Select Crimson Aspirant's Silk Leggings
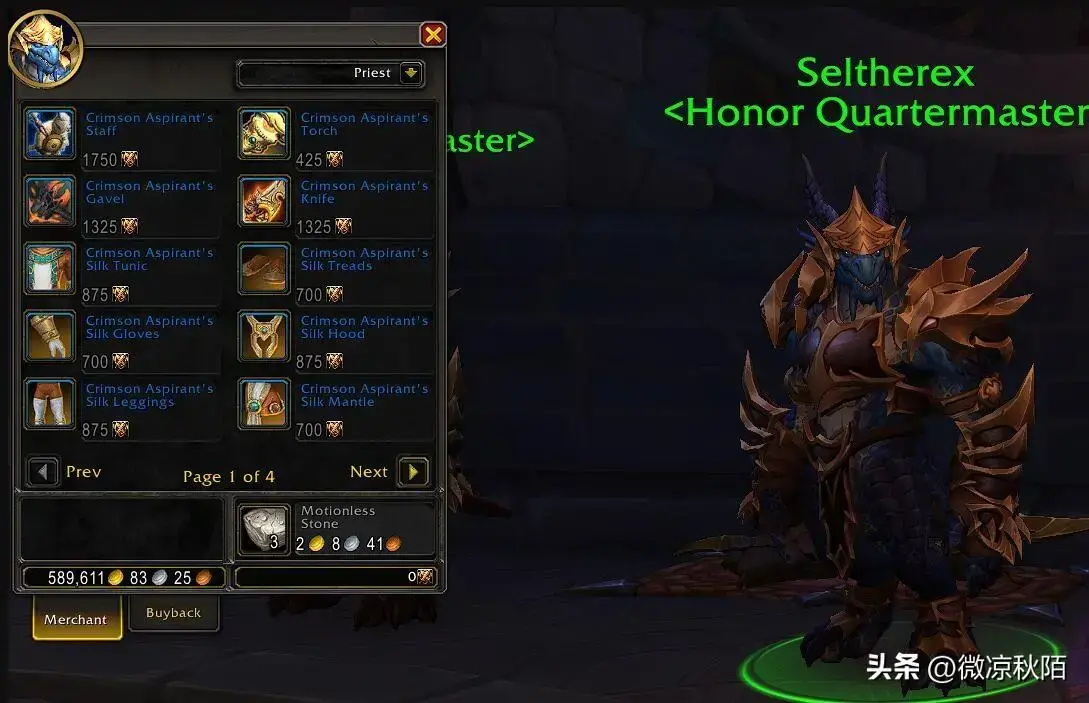The height and width of the screenshot is (703, 1089). [x=50, y=405]
